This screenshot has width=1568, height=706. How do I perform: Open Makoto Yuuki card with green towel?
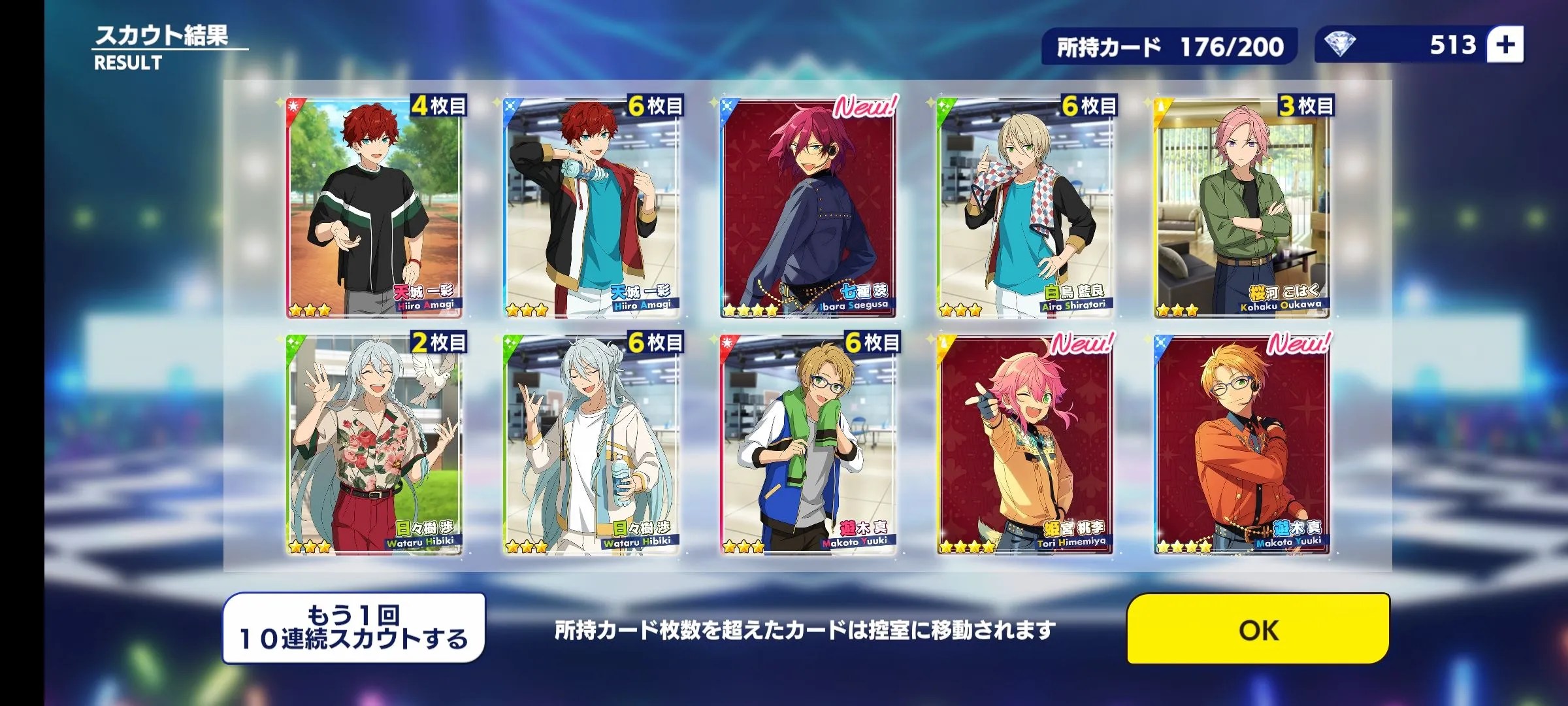(x=808, y=446)
